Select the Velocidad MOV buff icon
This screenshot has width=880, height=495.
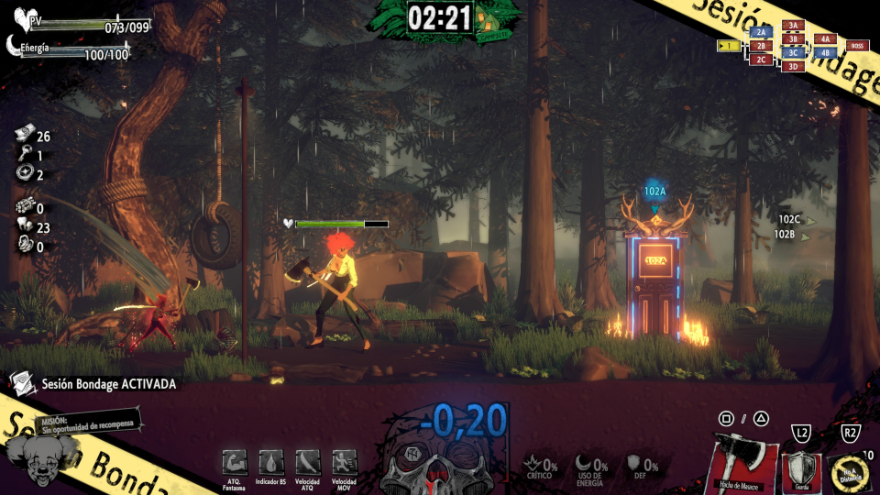[344, 460]
